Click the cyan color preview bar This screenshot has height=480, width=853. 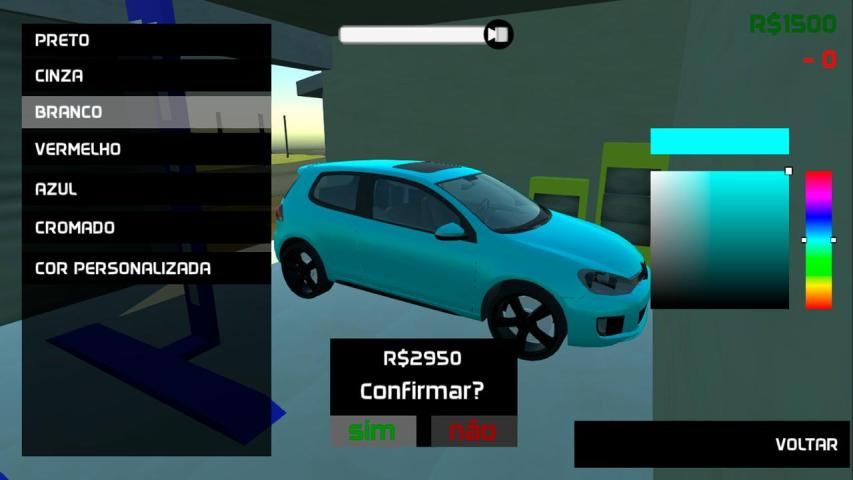click(719, 141)
